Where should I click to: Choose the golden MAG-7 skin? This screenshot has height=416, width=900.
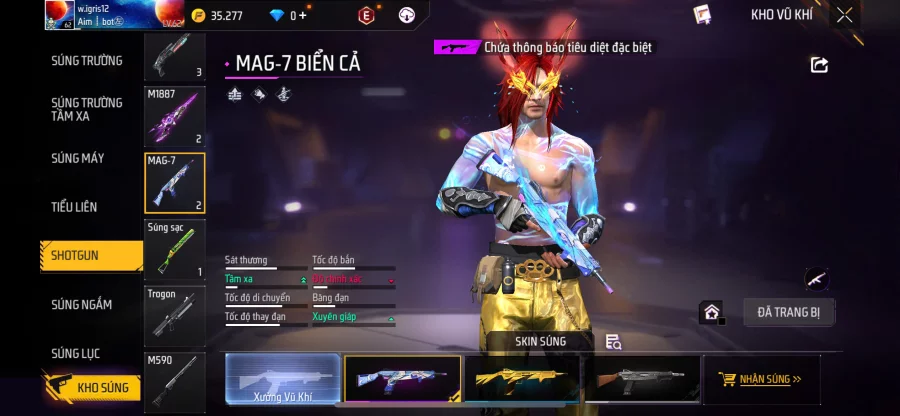coord(522,380)
